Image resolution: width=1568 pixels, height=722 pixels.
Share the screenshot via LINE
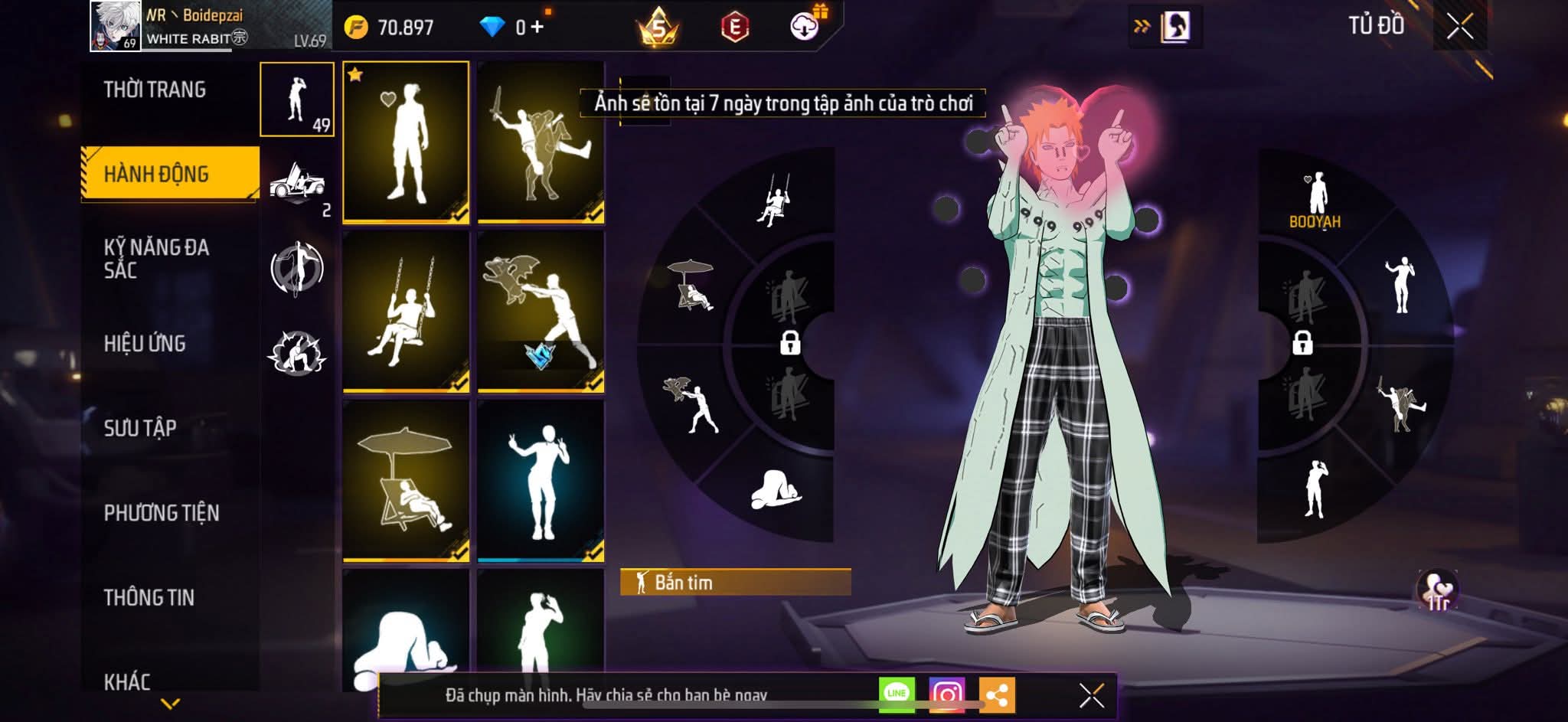click(897, 694)
